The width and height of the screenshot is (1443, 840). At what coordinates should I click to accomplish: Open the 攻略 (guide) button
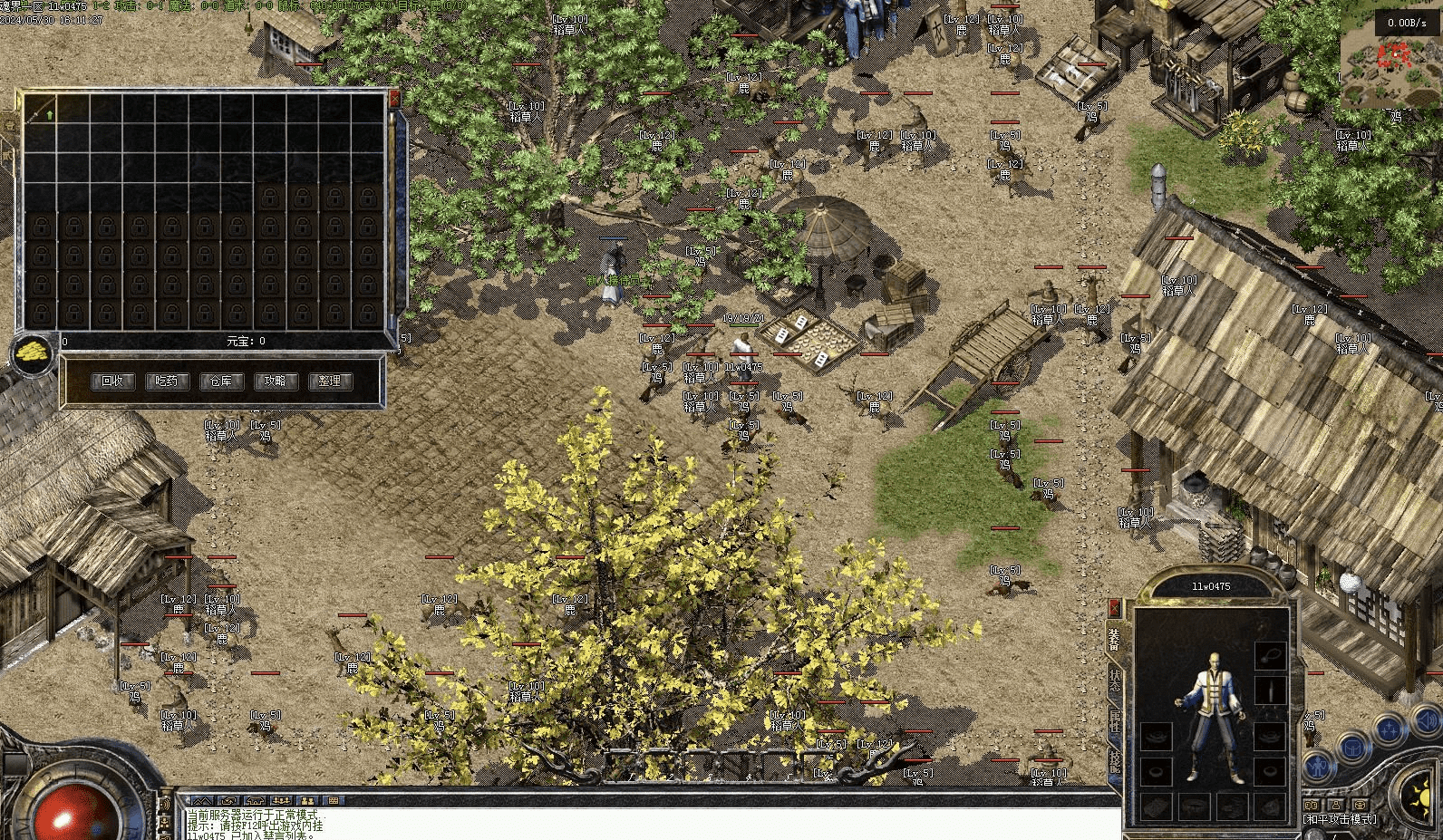[276, 381]
